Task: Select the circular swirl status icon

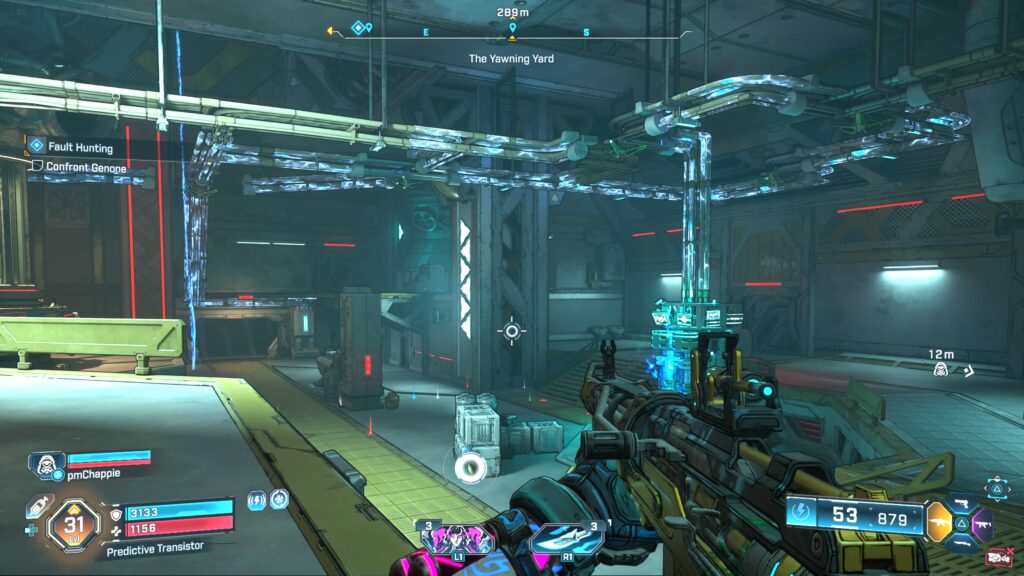Action: [x=279, y=499]
